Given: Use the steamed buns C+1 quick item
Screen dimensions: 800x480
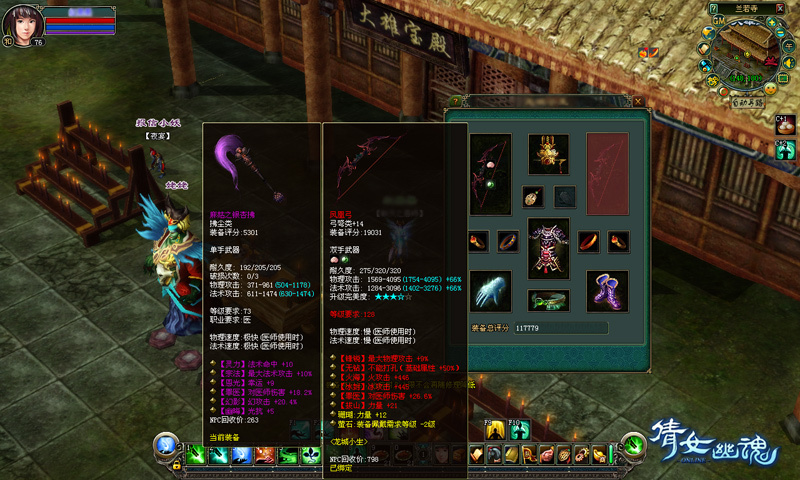Looking at the screenshot, I should [x=785, y=124].
